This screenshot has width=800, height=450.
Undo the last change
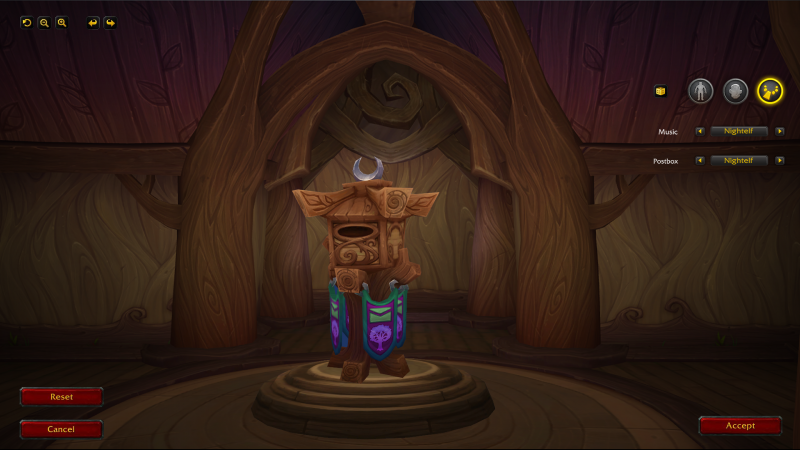click(93, 22)
